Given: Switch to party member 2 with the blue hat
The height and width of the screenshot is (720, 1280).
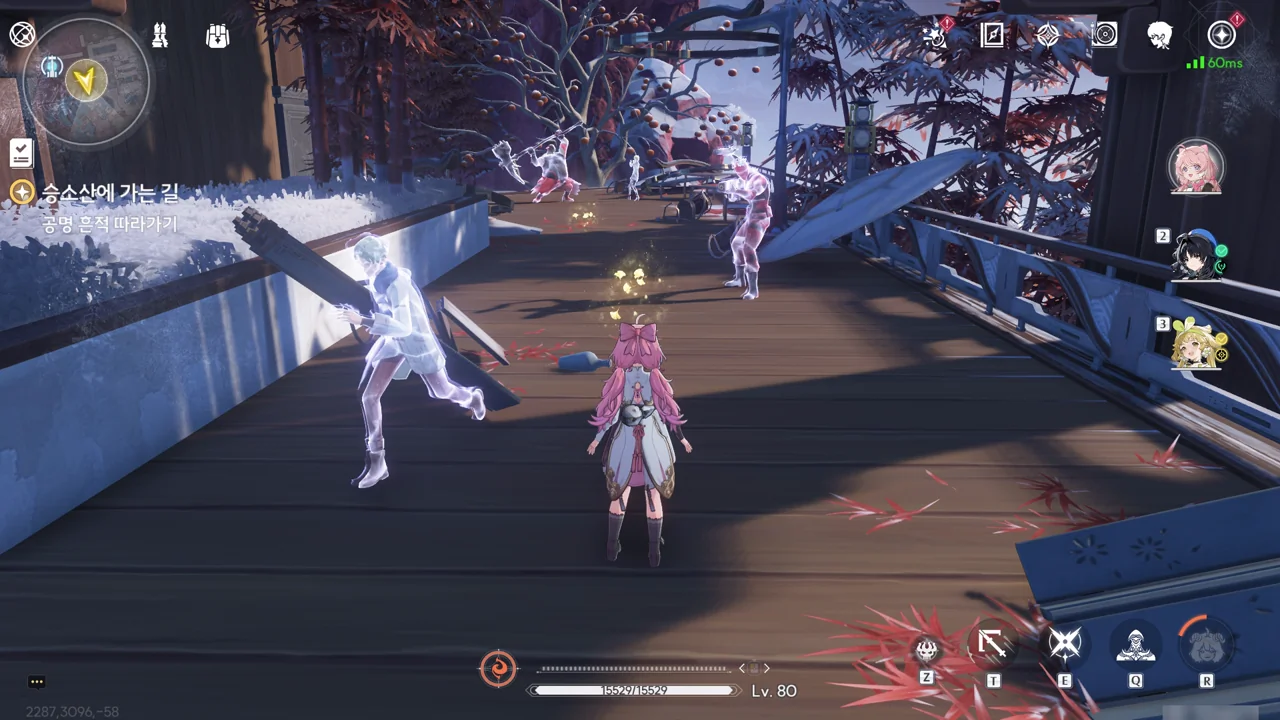Looking at the screenshot, I should [1199, 254].
